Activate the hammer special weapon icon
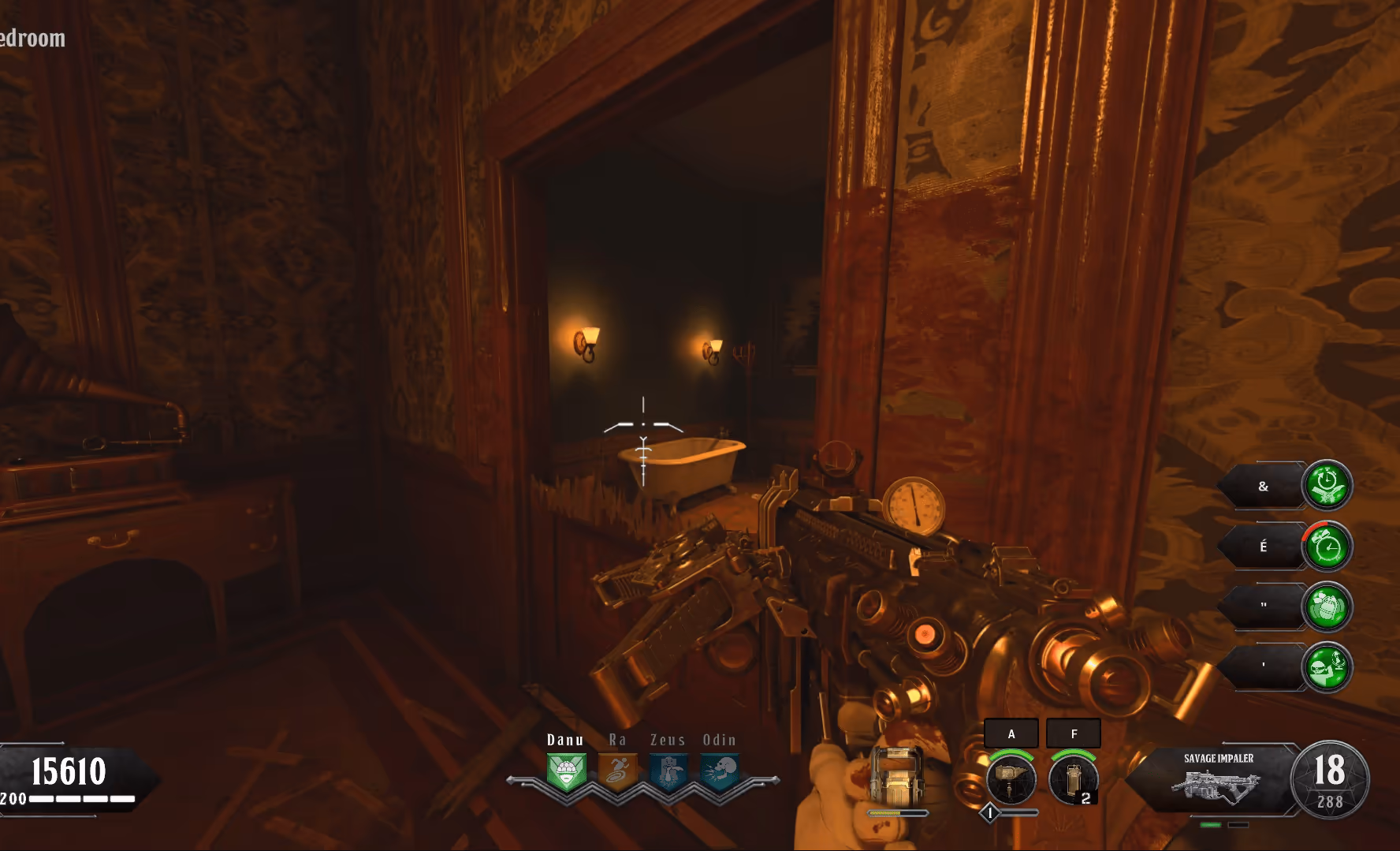The width and height of the screenshot is (1400, 851). click(1011, 778)
